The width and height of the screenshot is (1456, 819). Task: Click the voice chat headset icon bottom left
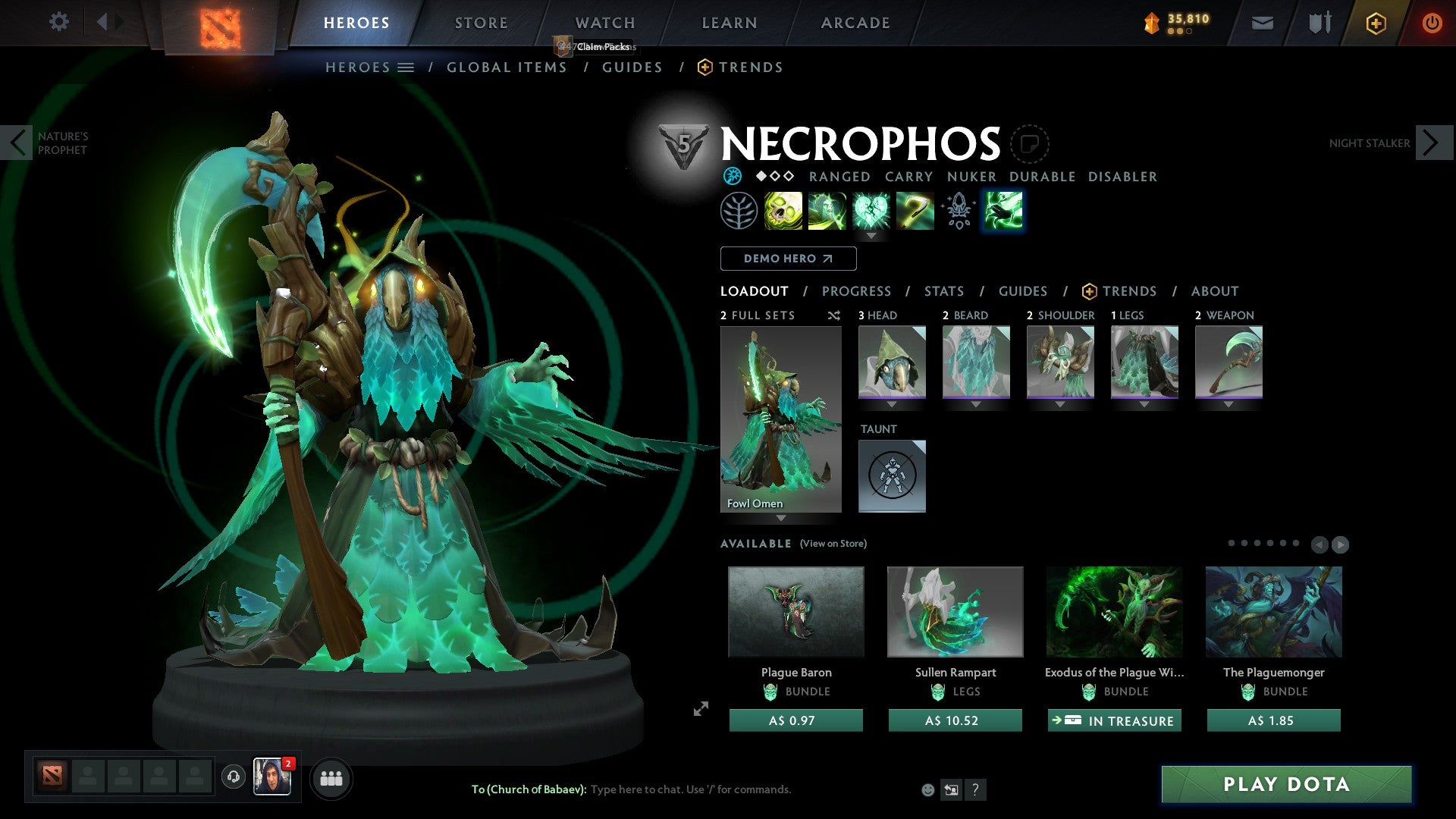tap(232, 778)
